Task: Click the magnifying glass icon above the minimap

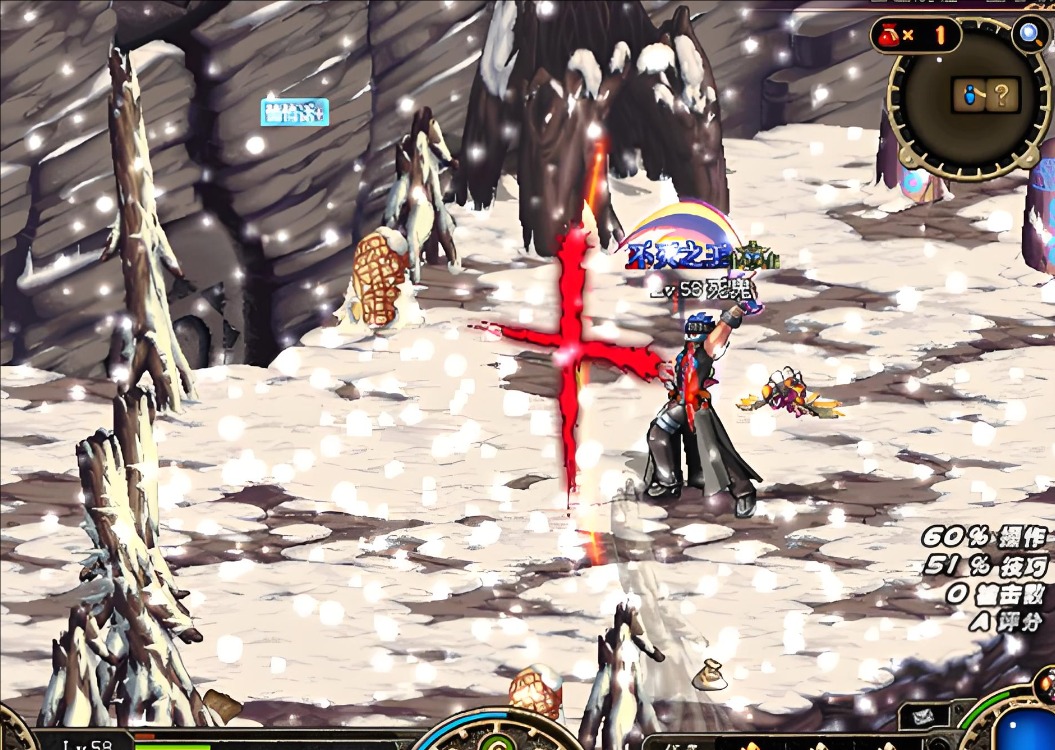Action: [1028, 34]
